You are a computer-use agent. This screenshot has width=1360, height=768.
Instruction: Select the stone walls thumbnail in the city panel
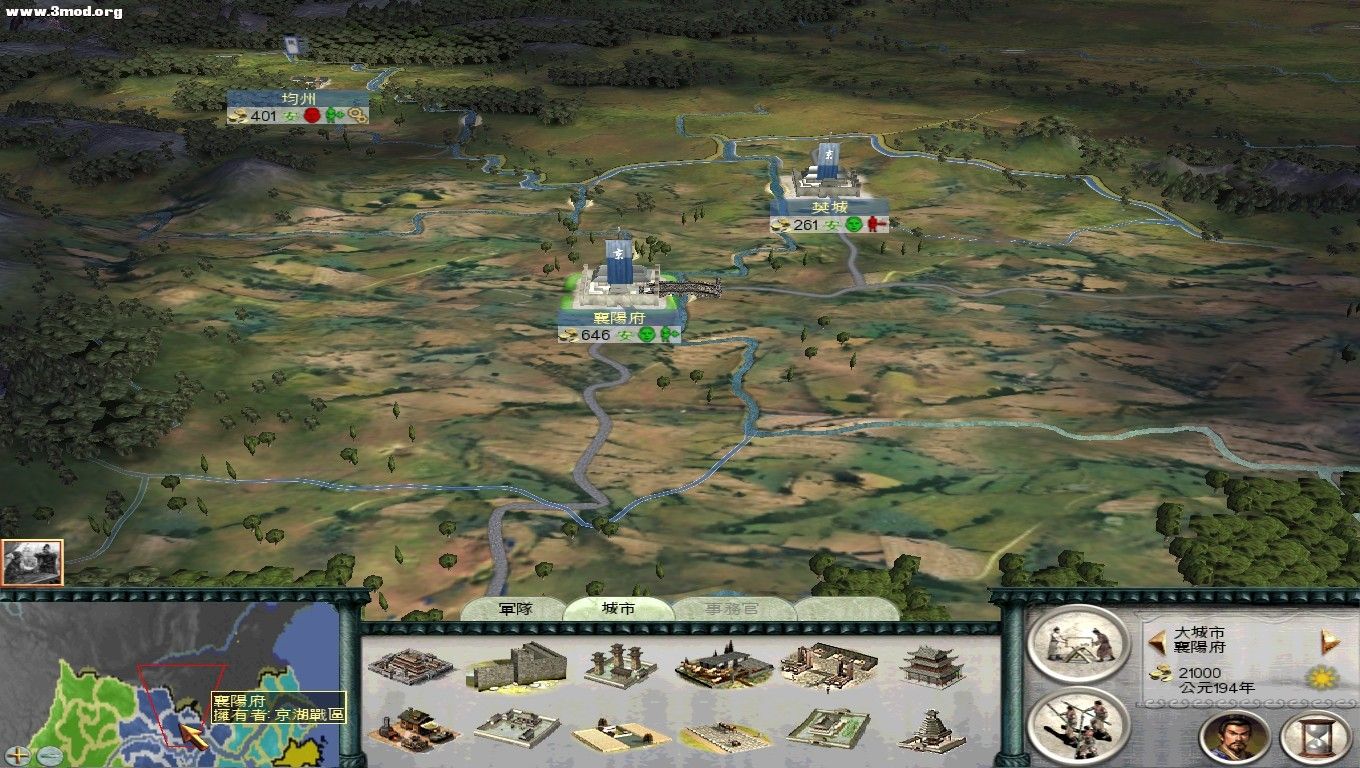point(522,668)
